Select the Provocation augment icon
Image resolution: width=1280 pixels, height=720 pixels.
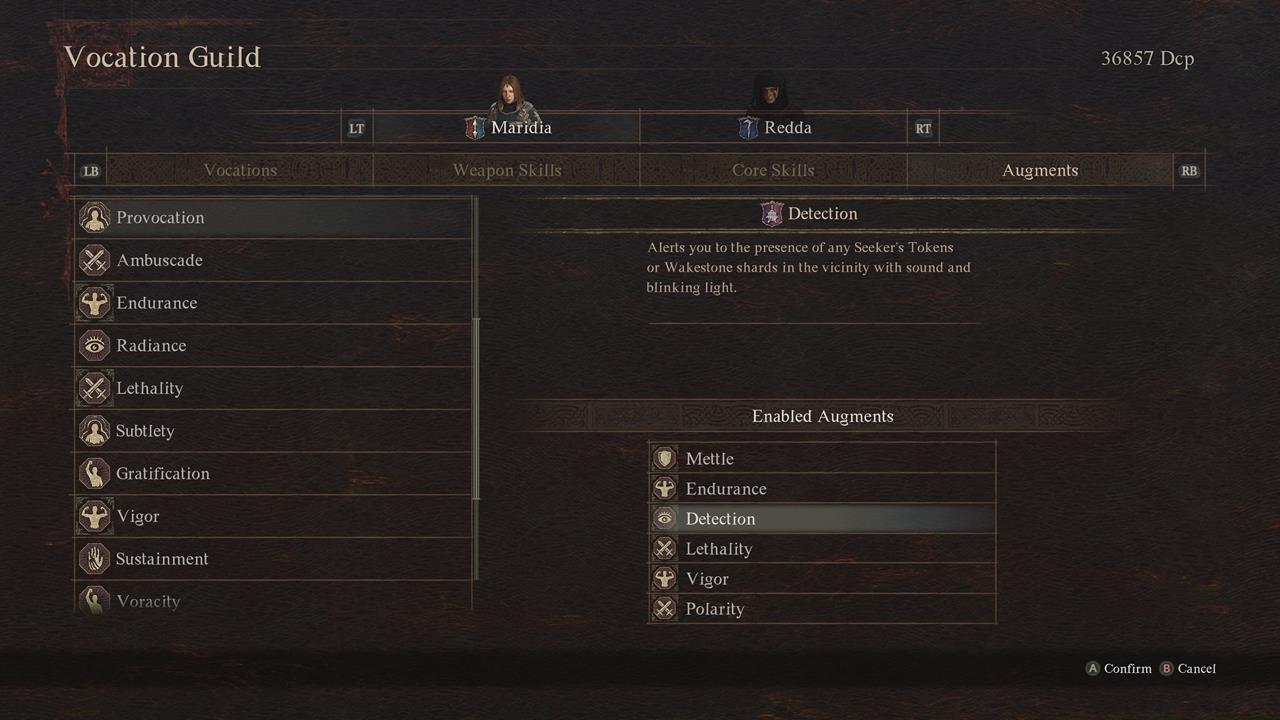[94, 217]
